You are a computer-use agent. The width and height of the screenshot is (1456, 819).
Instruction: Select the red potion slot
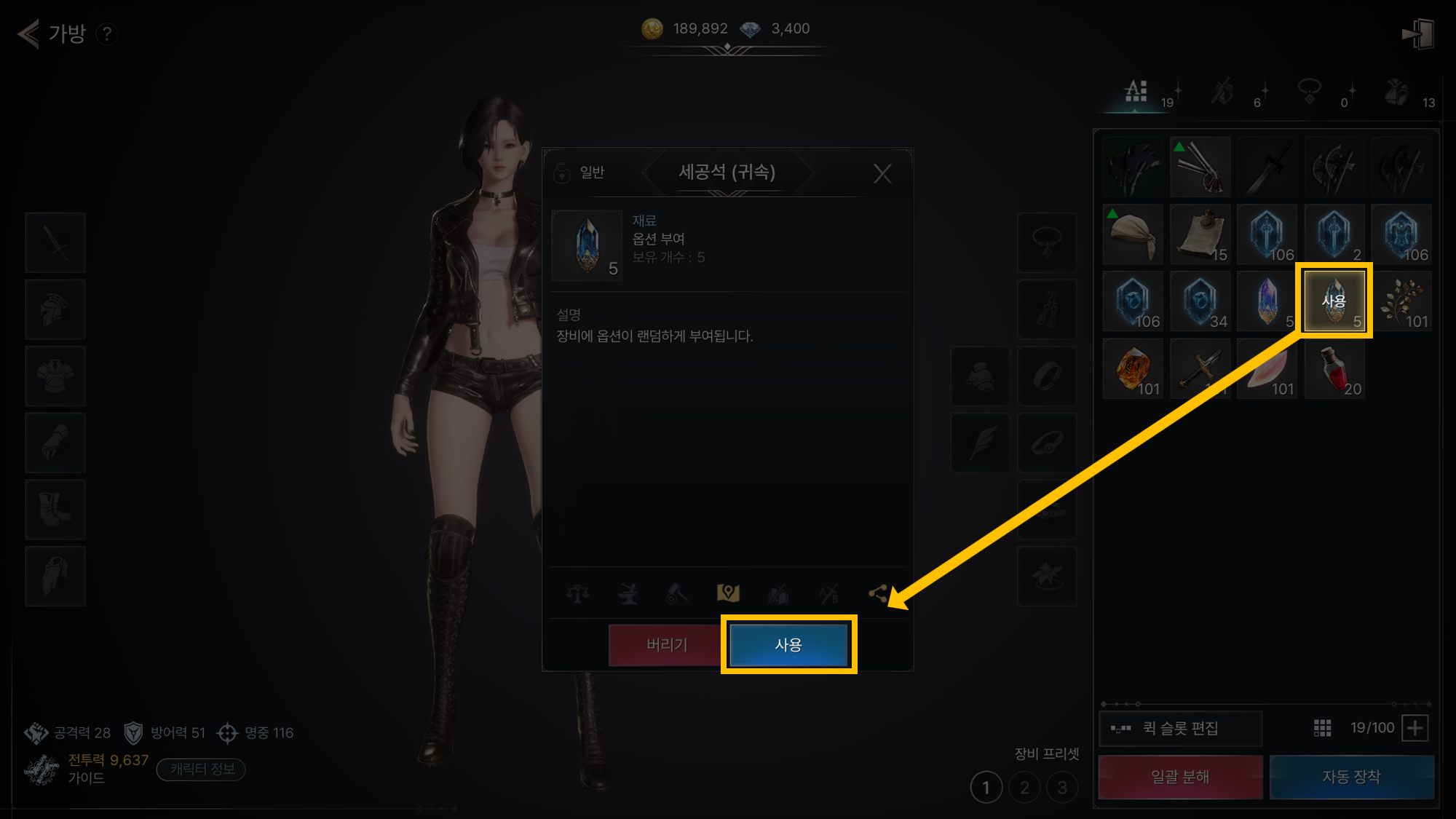(1334, 369)
